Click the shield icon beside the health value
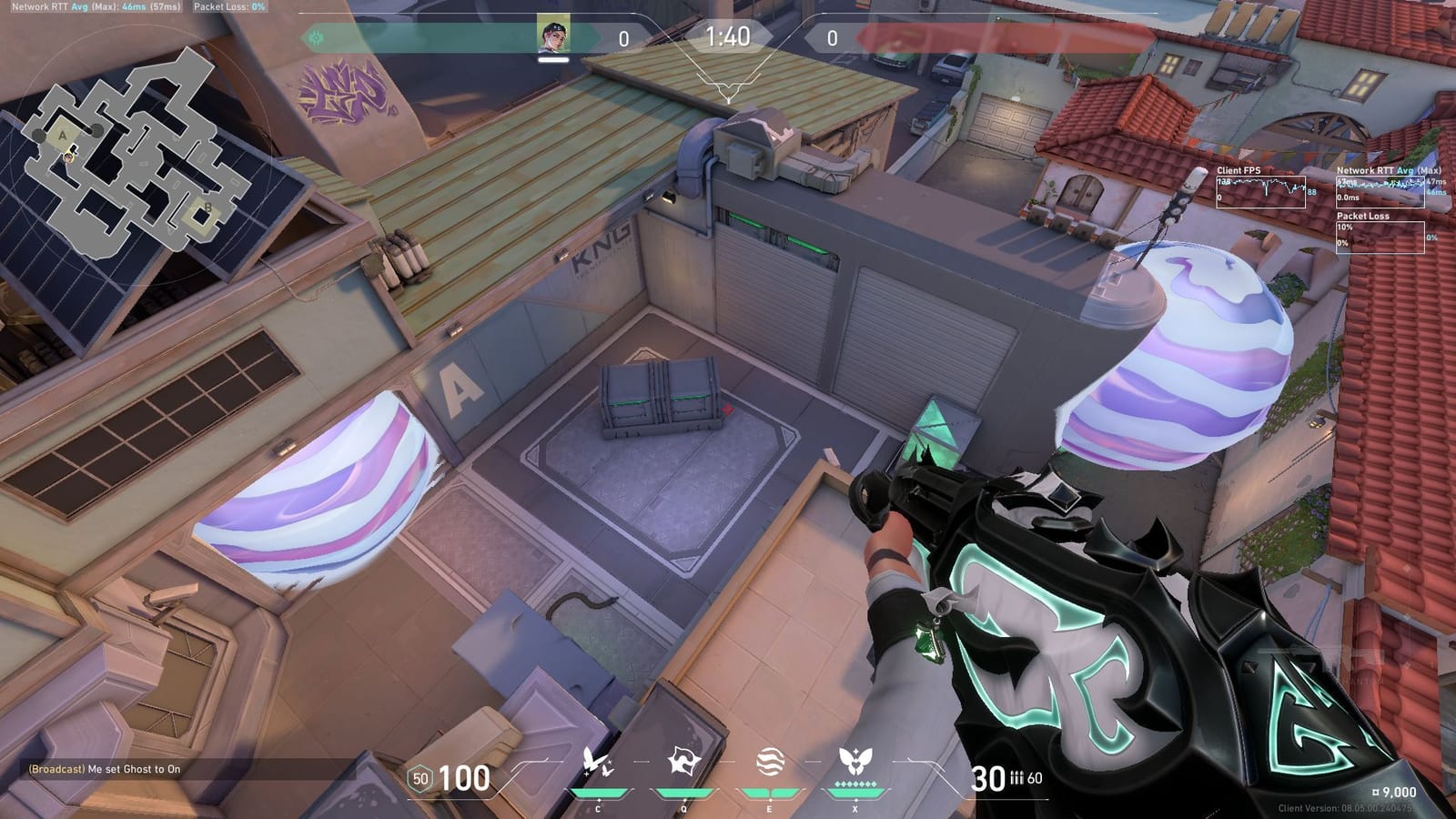Viewport: 1456px width, 819px height. pyautogui.click(x=420, y=778)
